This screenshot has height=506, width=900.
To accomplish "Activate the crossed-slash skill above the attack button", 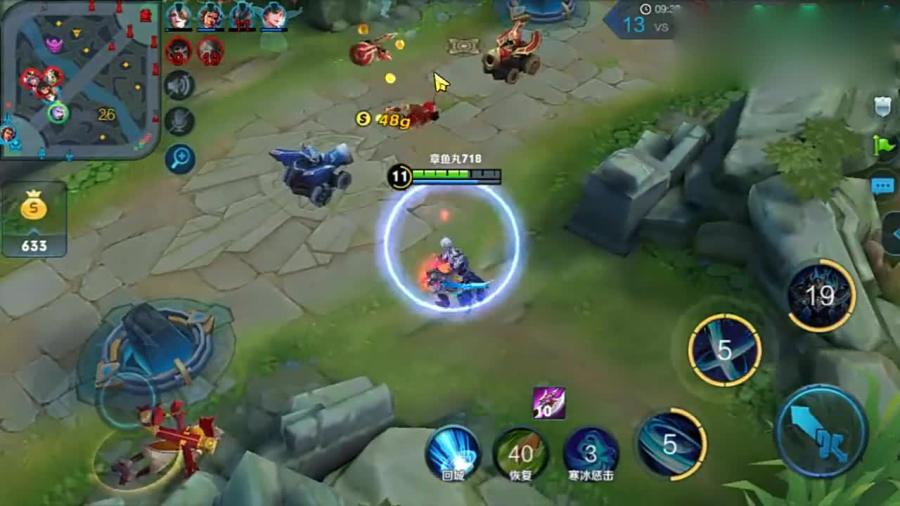I will (725, 350).
